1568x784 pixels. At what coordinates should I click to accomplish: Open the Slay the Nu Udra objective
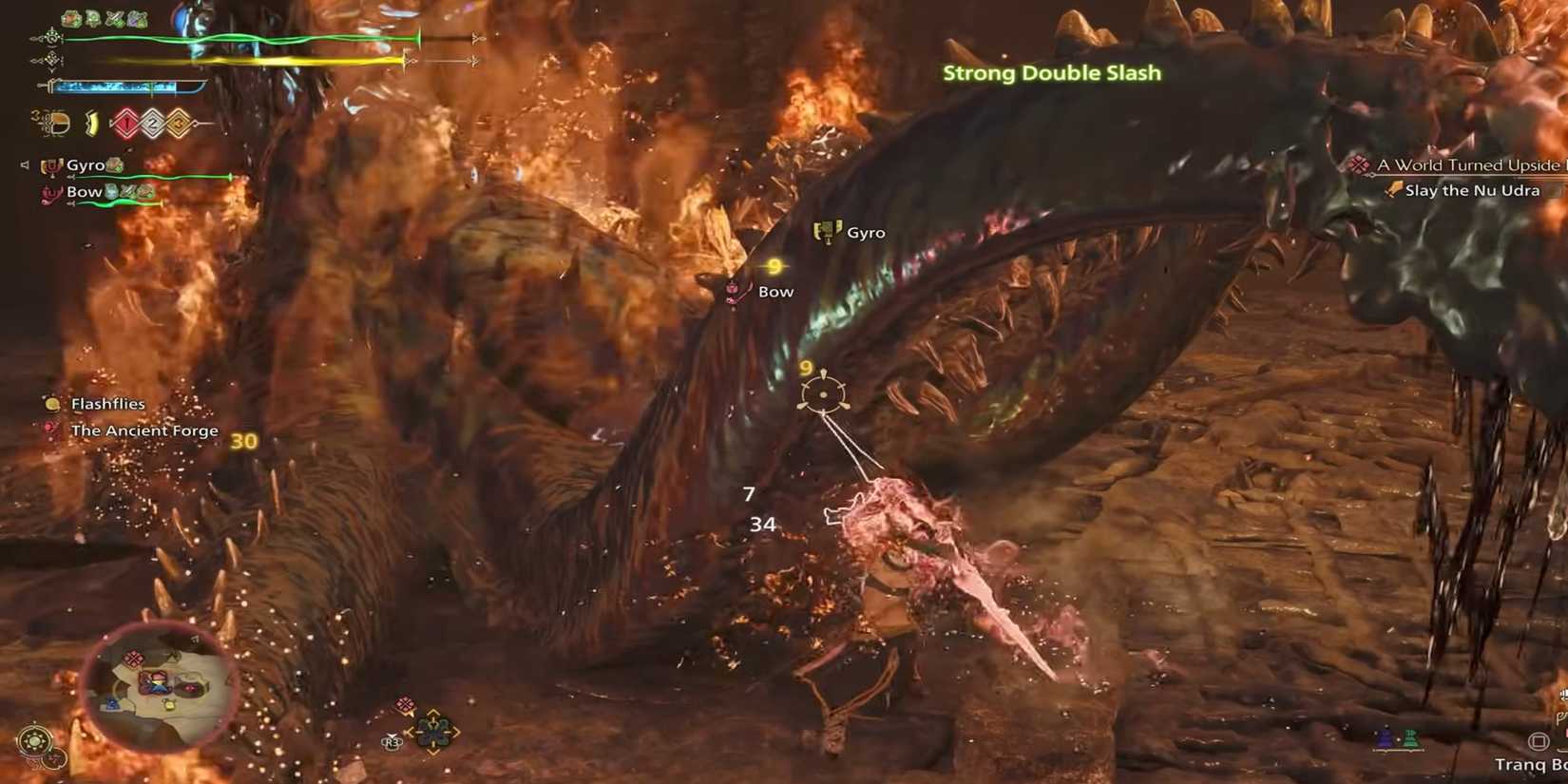[1471, 190]
